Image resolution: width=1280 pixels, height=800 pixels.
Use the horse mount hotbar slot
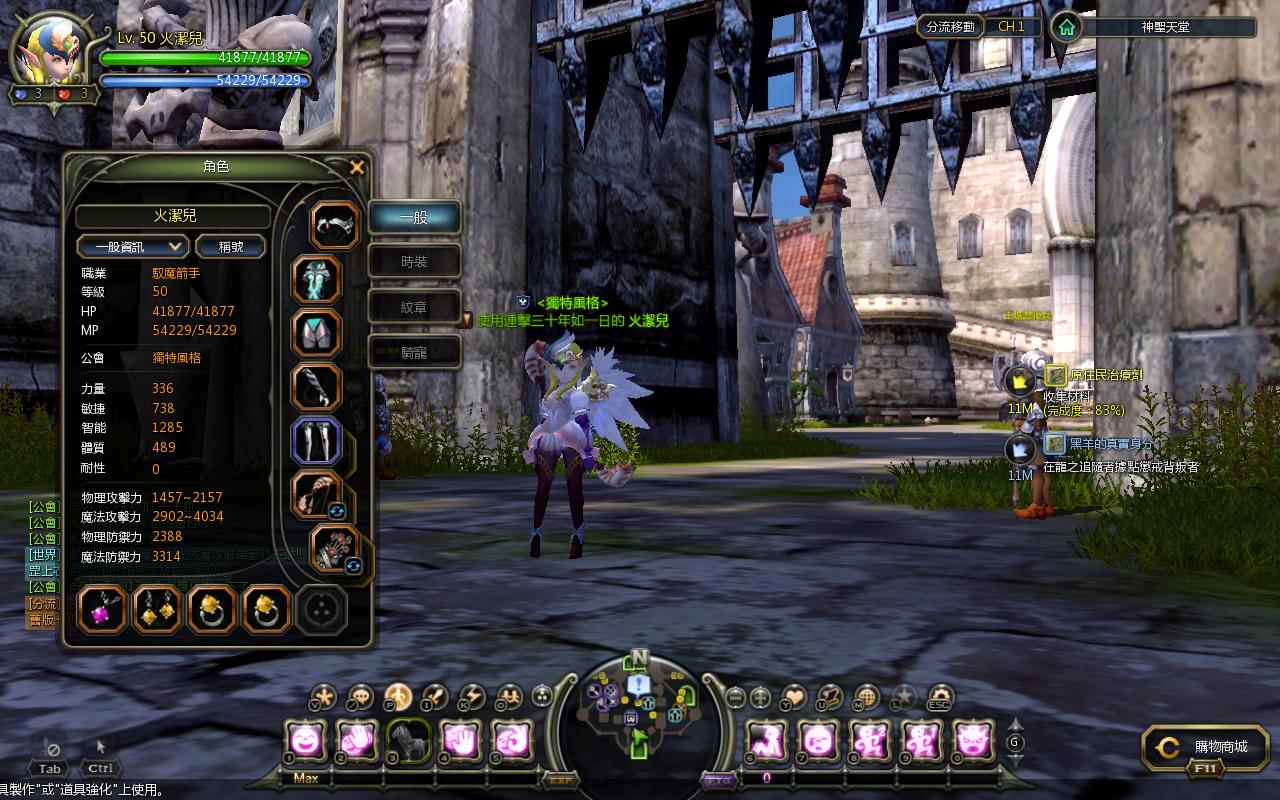coord(408,741)
